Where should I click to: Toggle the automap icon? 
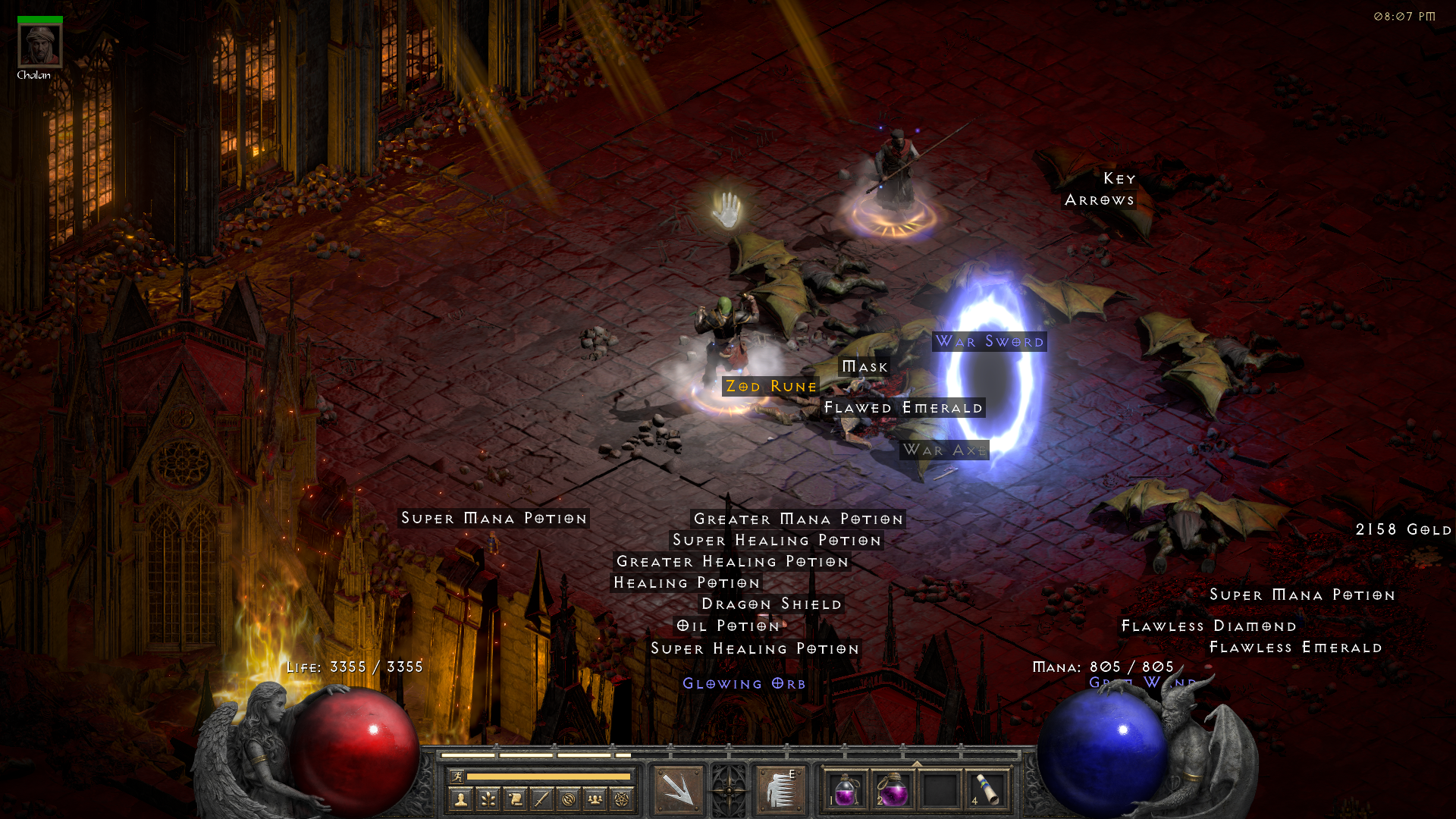(568, 799)
